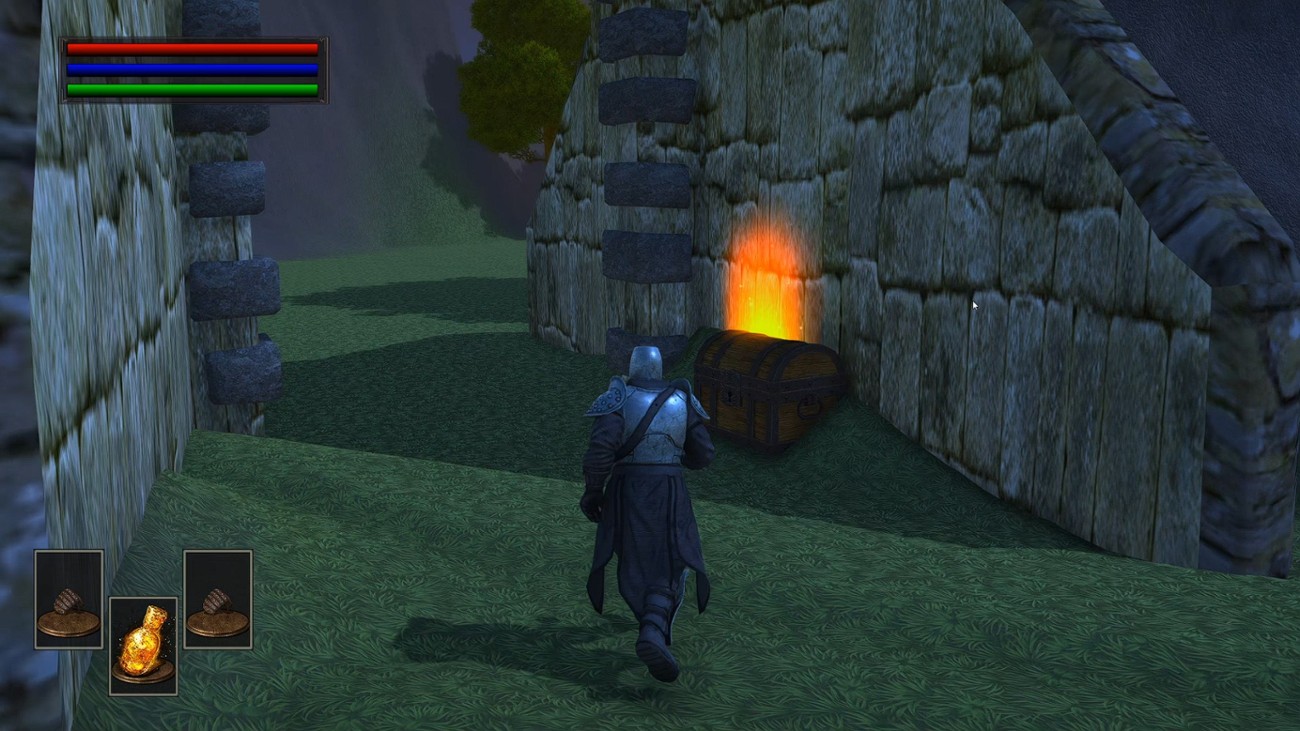
Task: Click the knight's shoulder pauldron
Action: point(610,400)
